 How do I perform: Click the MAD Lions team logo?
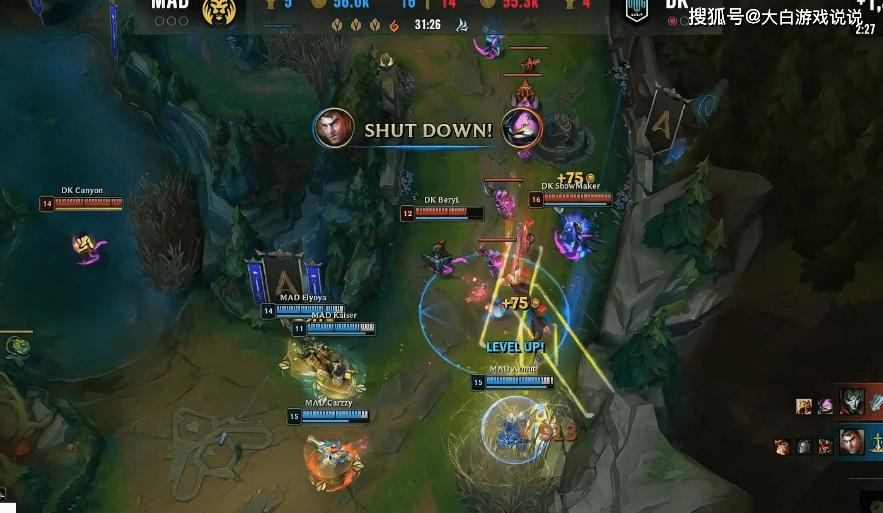218,12
